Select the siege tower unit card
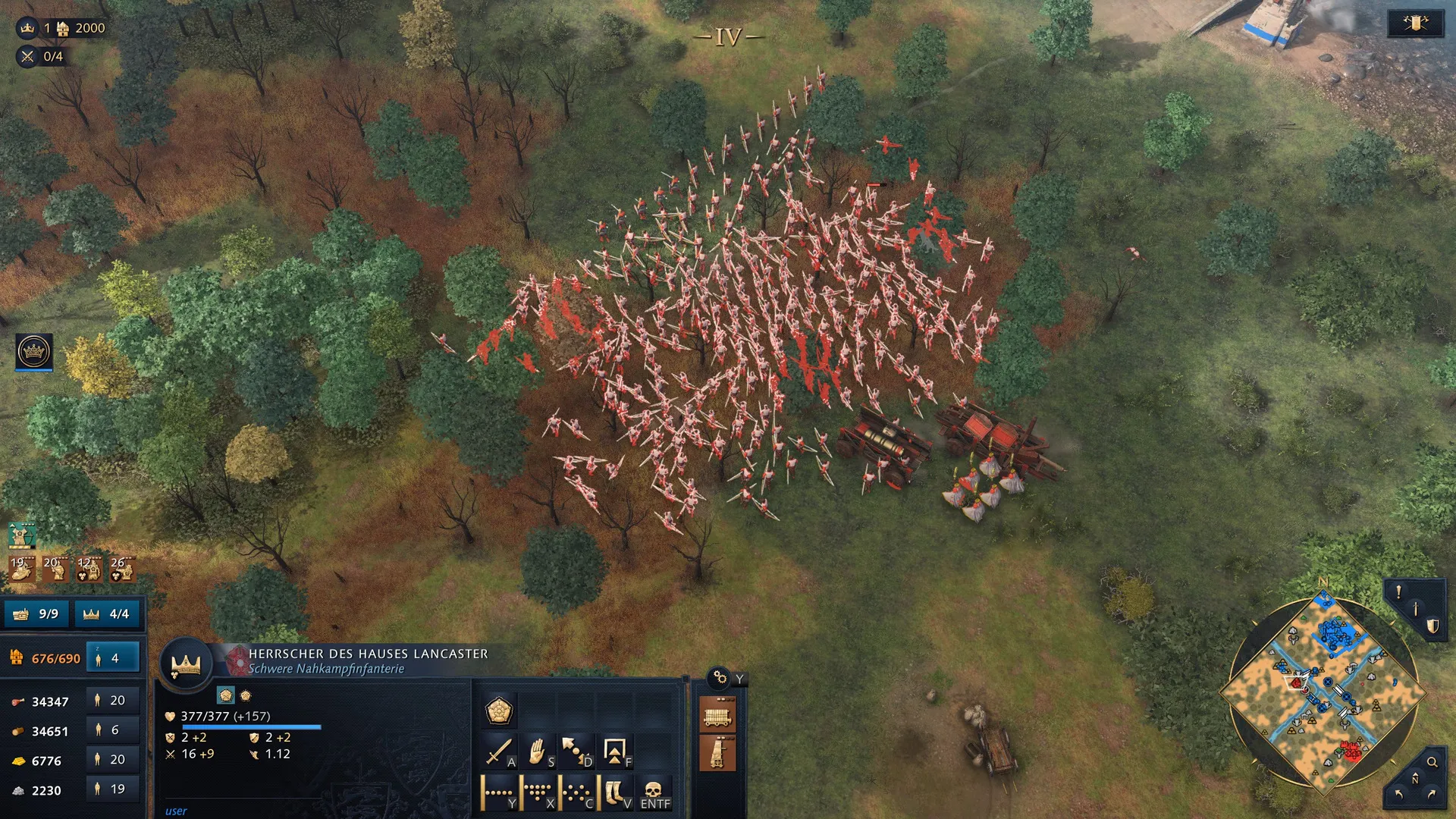Screen dimensions: 1456x819 pyautogui.click(x=717, y=753)
